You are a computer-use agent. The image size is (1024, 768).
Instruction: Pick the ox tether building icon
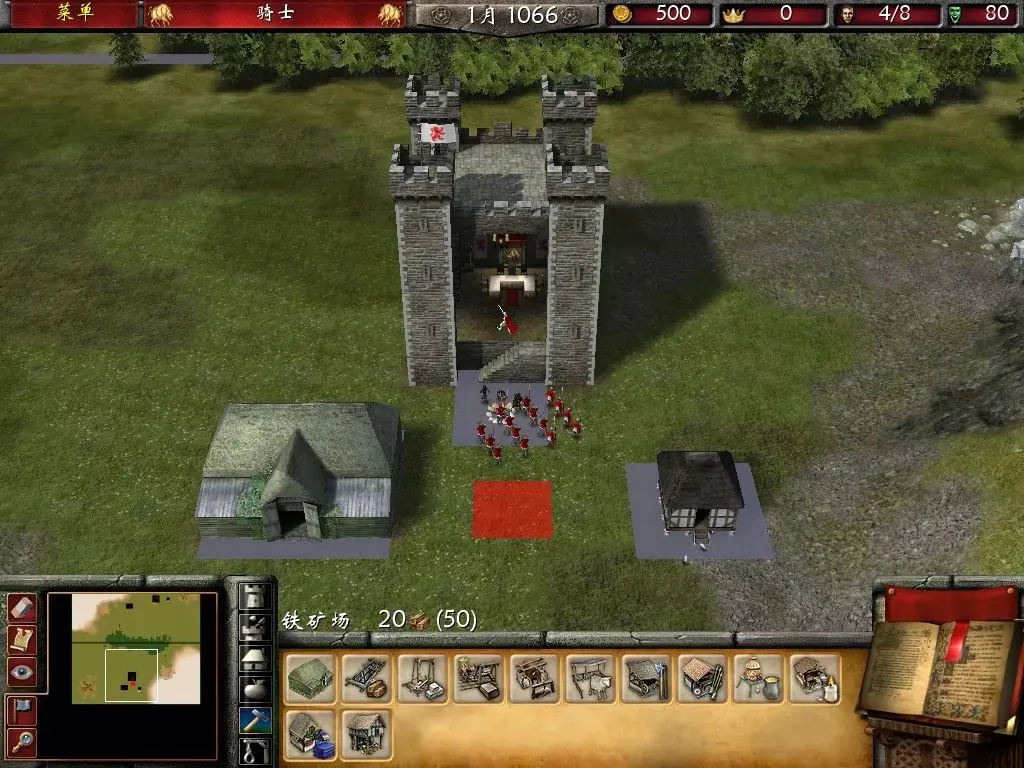tap(591, 679)
